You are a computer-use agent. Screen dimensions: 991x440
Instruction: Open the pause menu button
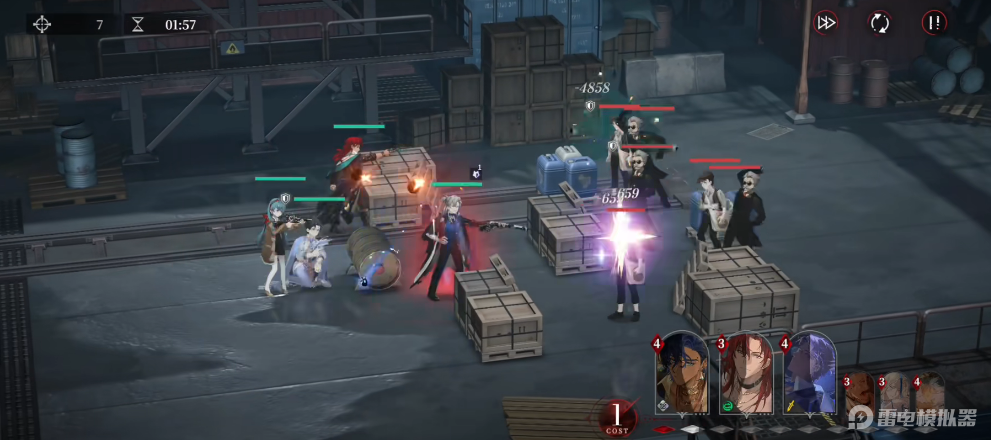coord(935,22)
